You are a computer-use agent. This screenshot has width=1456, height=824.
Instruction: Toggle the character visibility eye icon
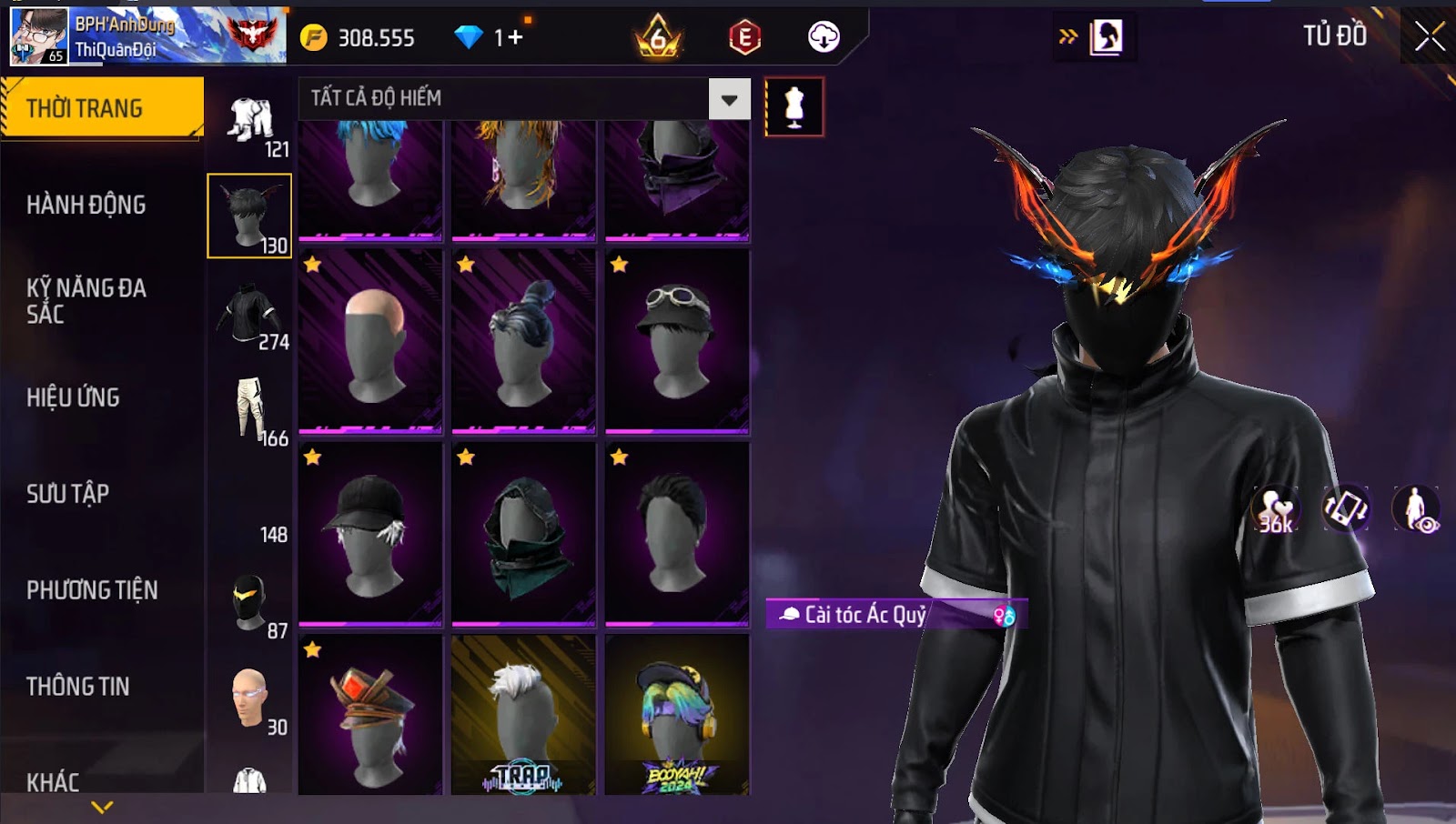click(1416, 509)
